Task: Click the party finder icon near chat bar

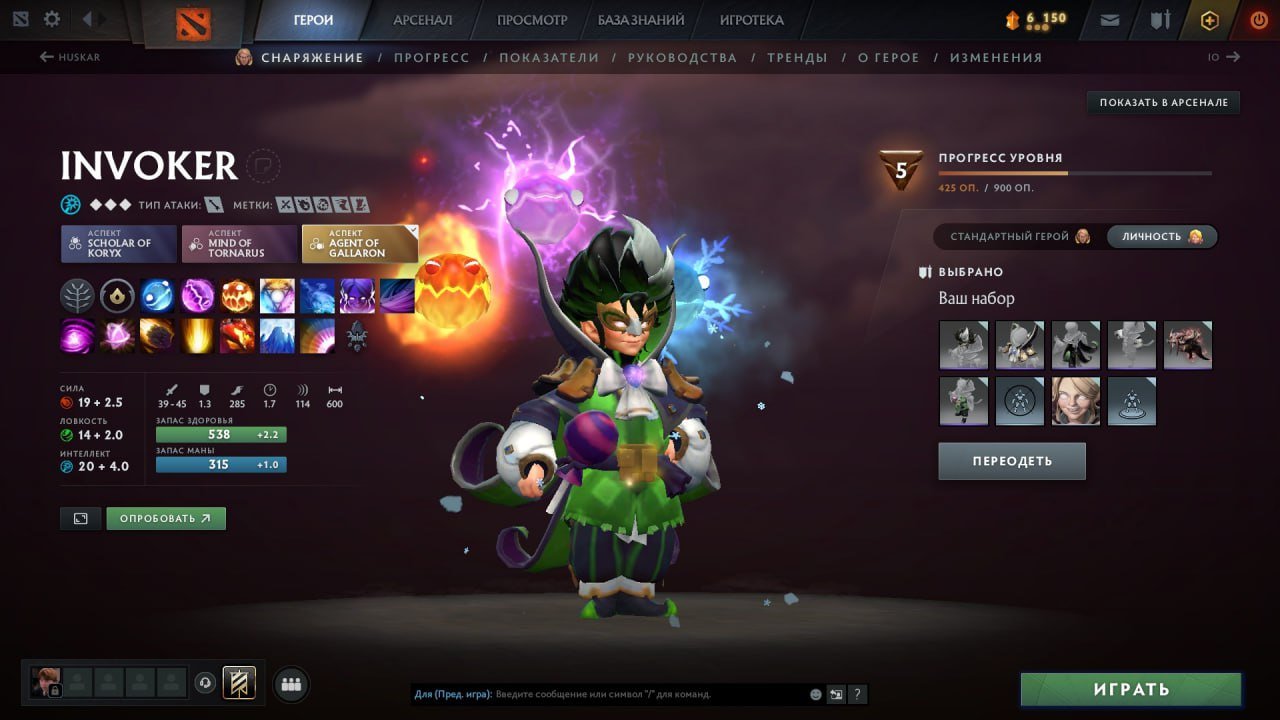Action: point(289,683)
